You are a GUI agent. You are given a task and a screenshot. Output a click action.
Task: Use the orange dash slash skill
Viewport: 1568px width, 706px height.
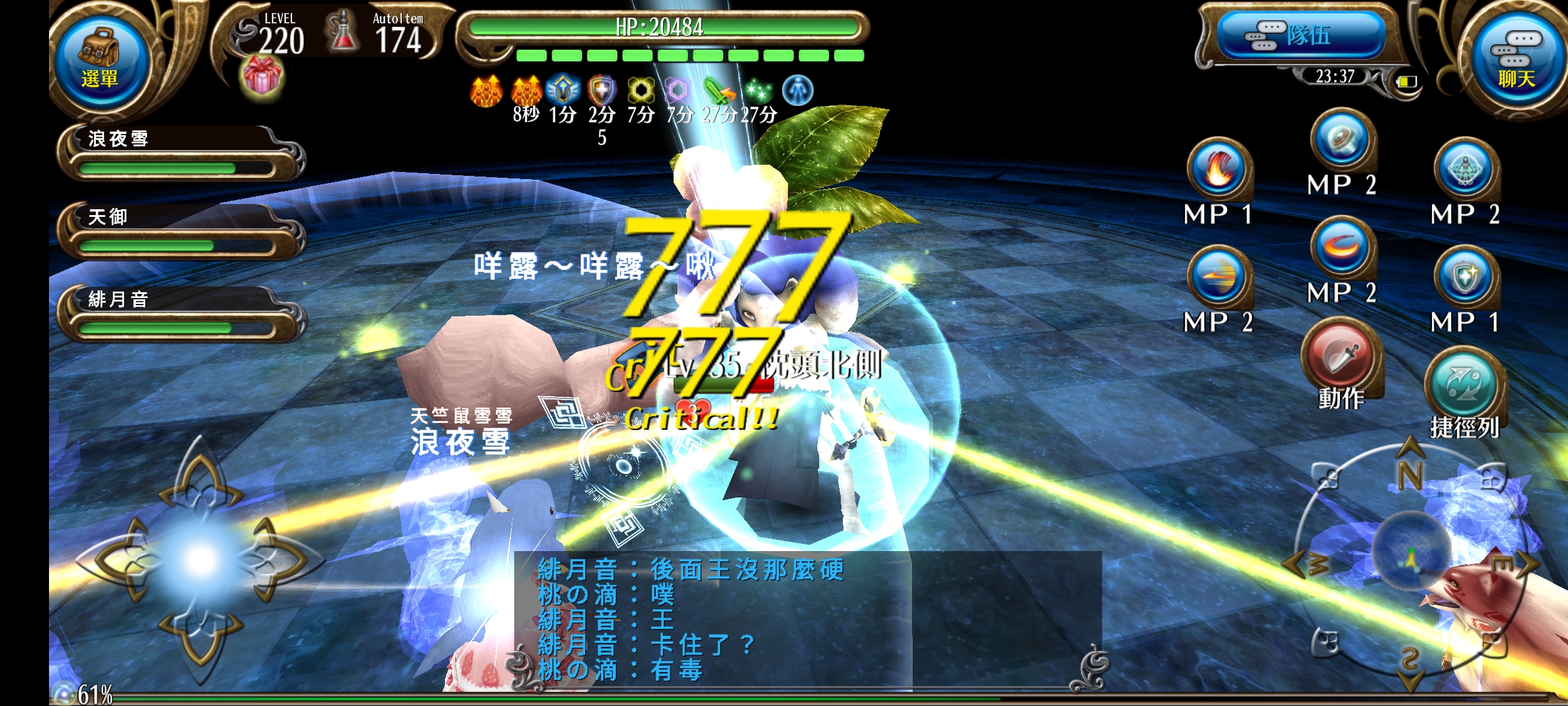1218,277
